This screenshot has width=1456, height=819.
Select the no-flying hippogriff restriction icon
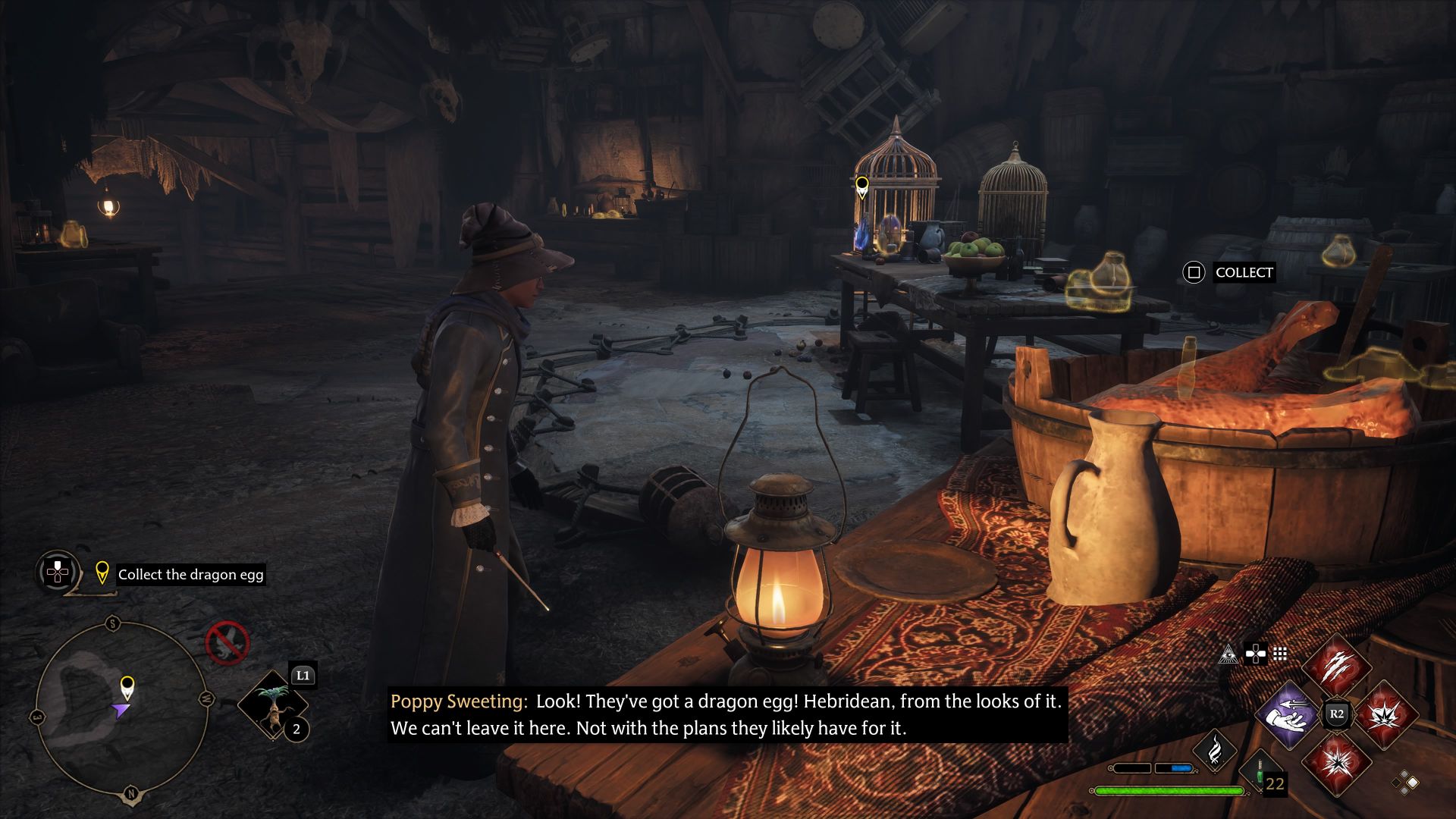point(227,643)
